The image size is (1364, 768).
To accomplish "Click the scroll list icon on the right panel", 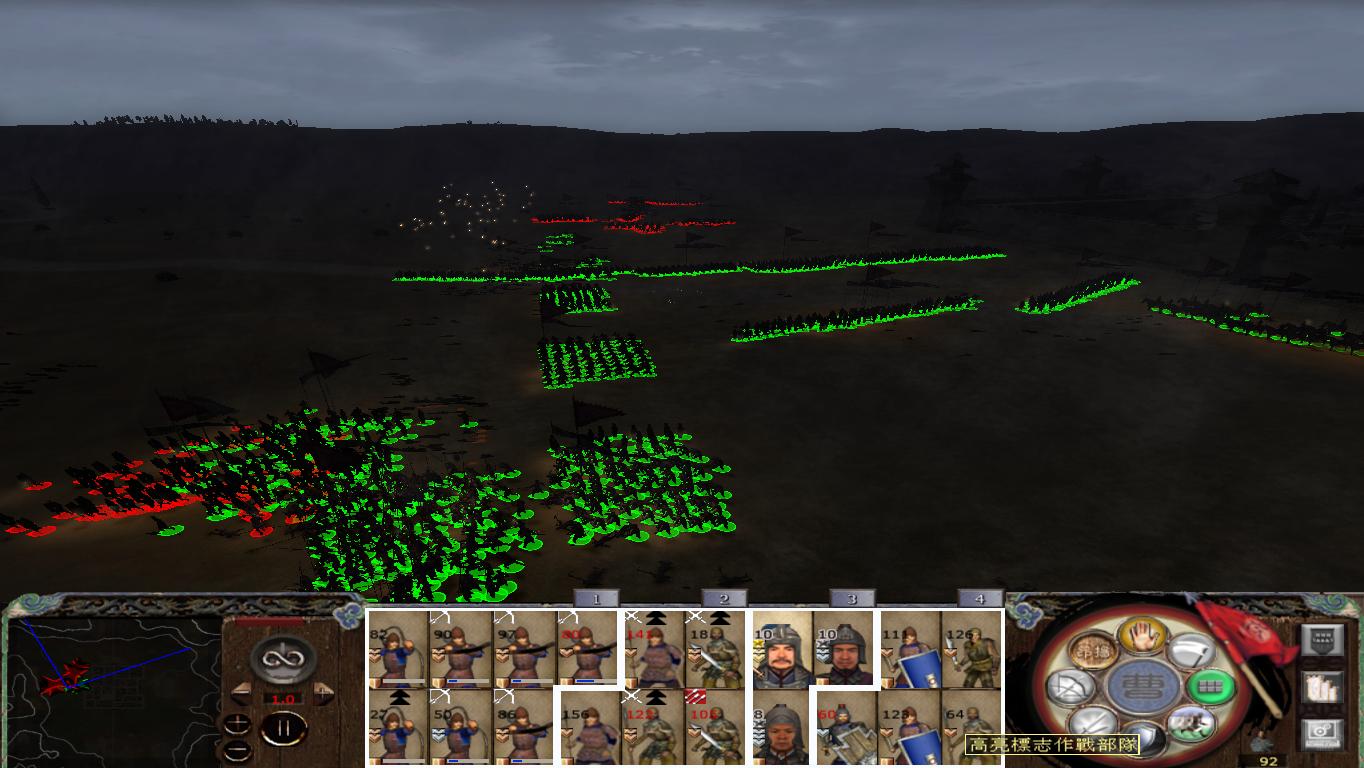I will coord(1322,687).
